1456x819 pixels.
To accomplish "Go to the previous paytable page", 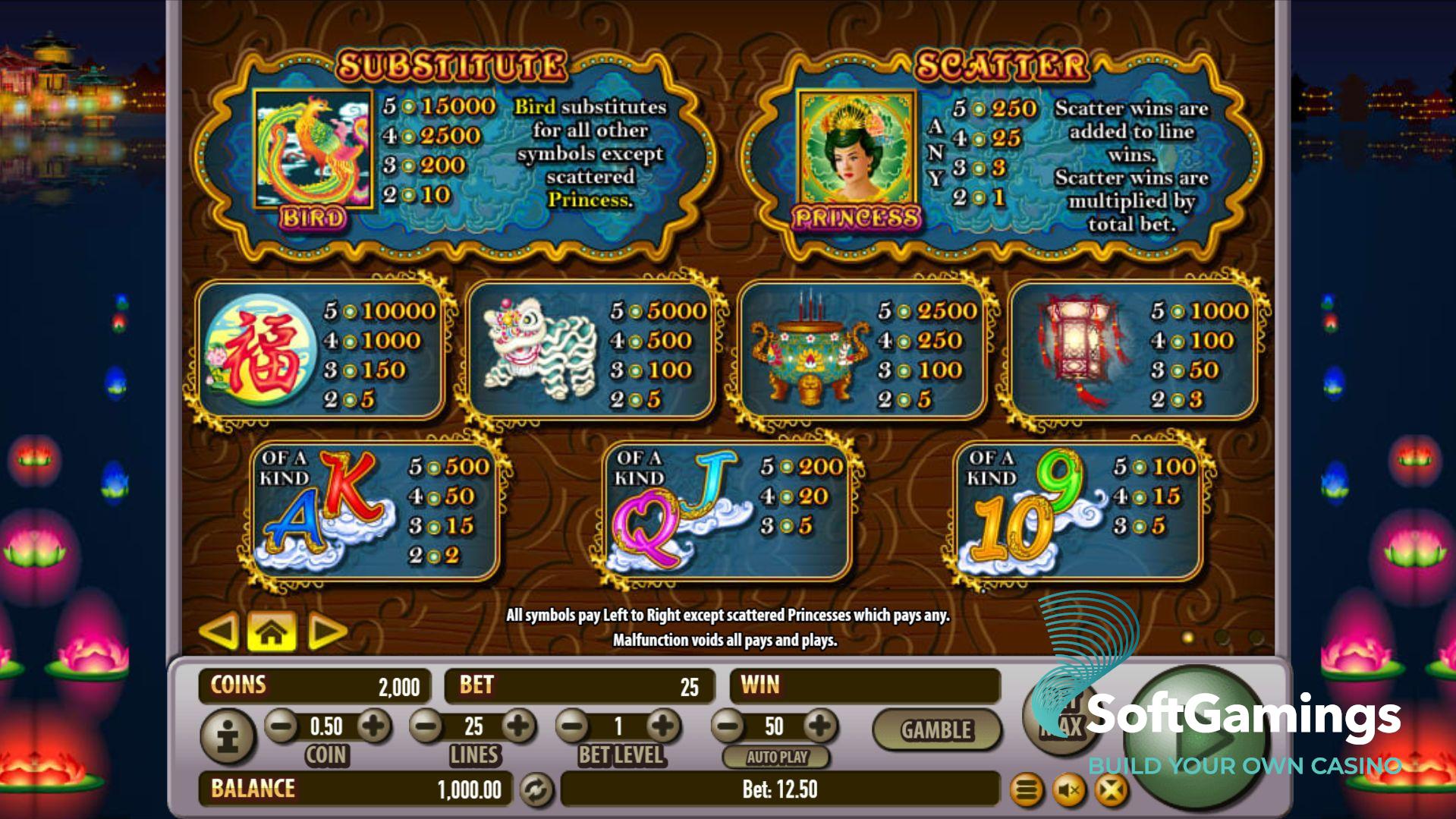I will pyautogui.click(x=220, y=632).
